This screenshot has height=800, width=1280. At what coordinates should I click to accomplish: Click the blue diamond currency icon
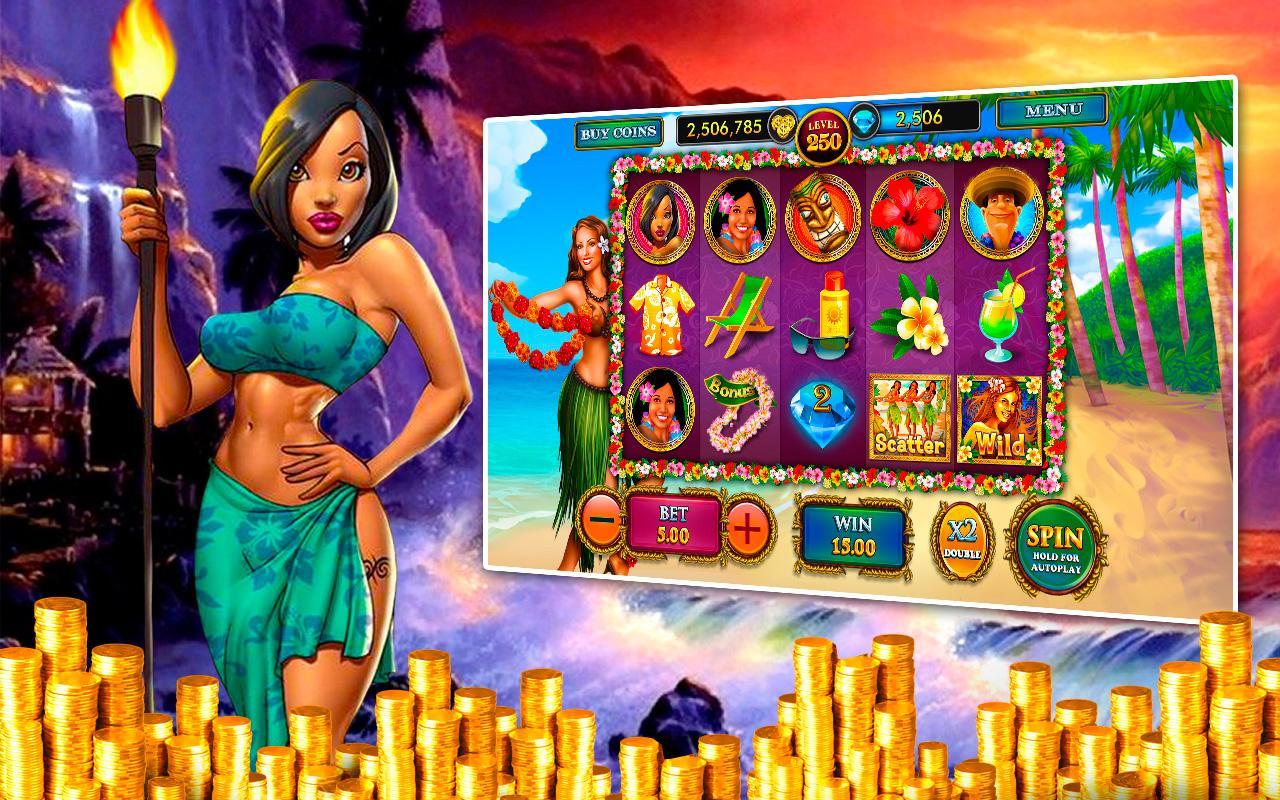pyautogui.click(x=865, y=122)
